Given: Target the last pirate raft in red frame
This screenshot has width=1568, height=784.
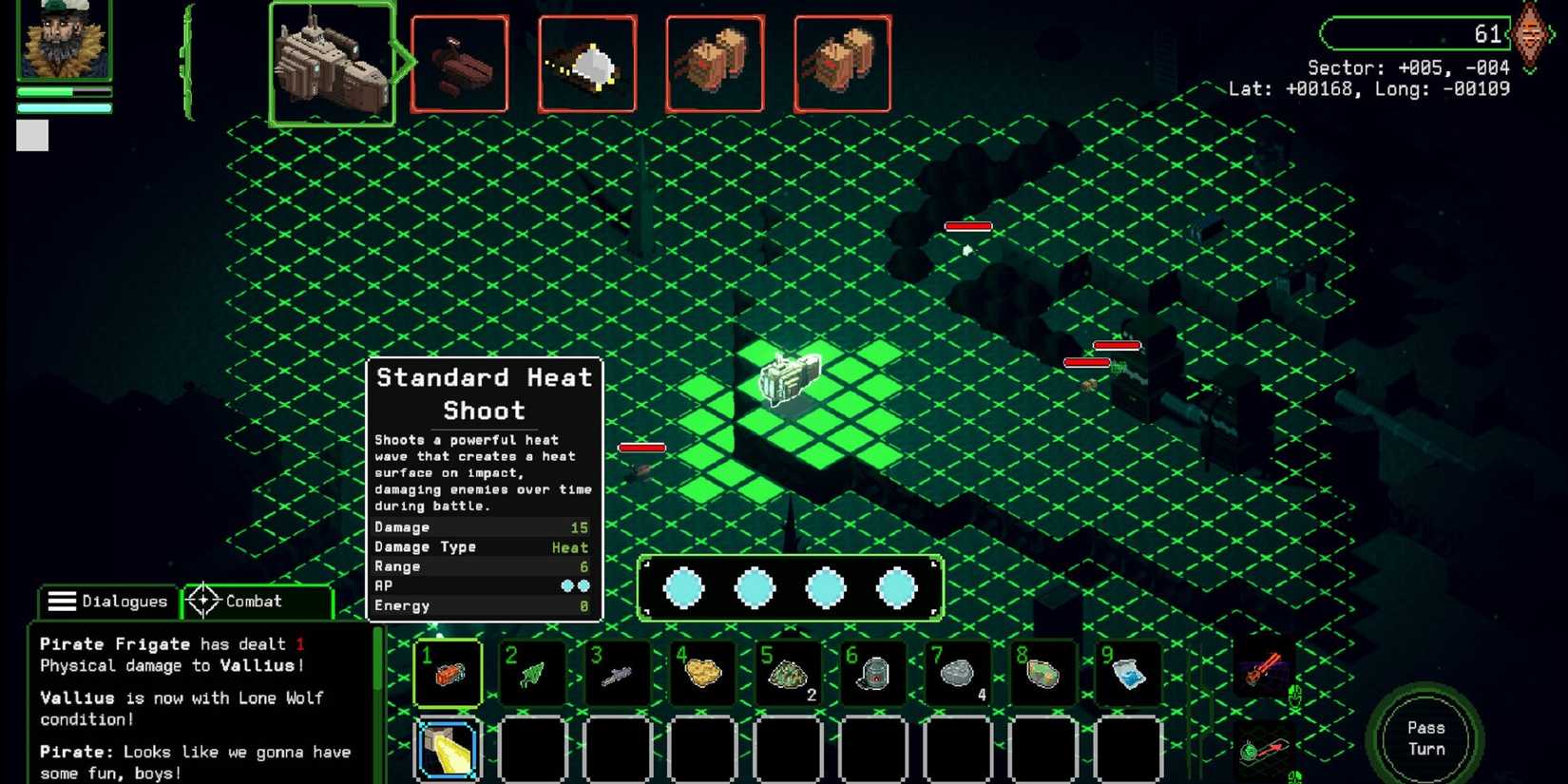Looking at the screenshot, I should point(843,62).
